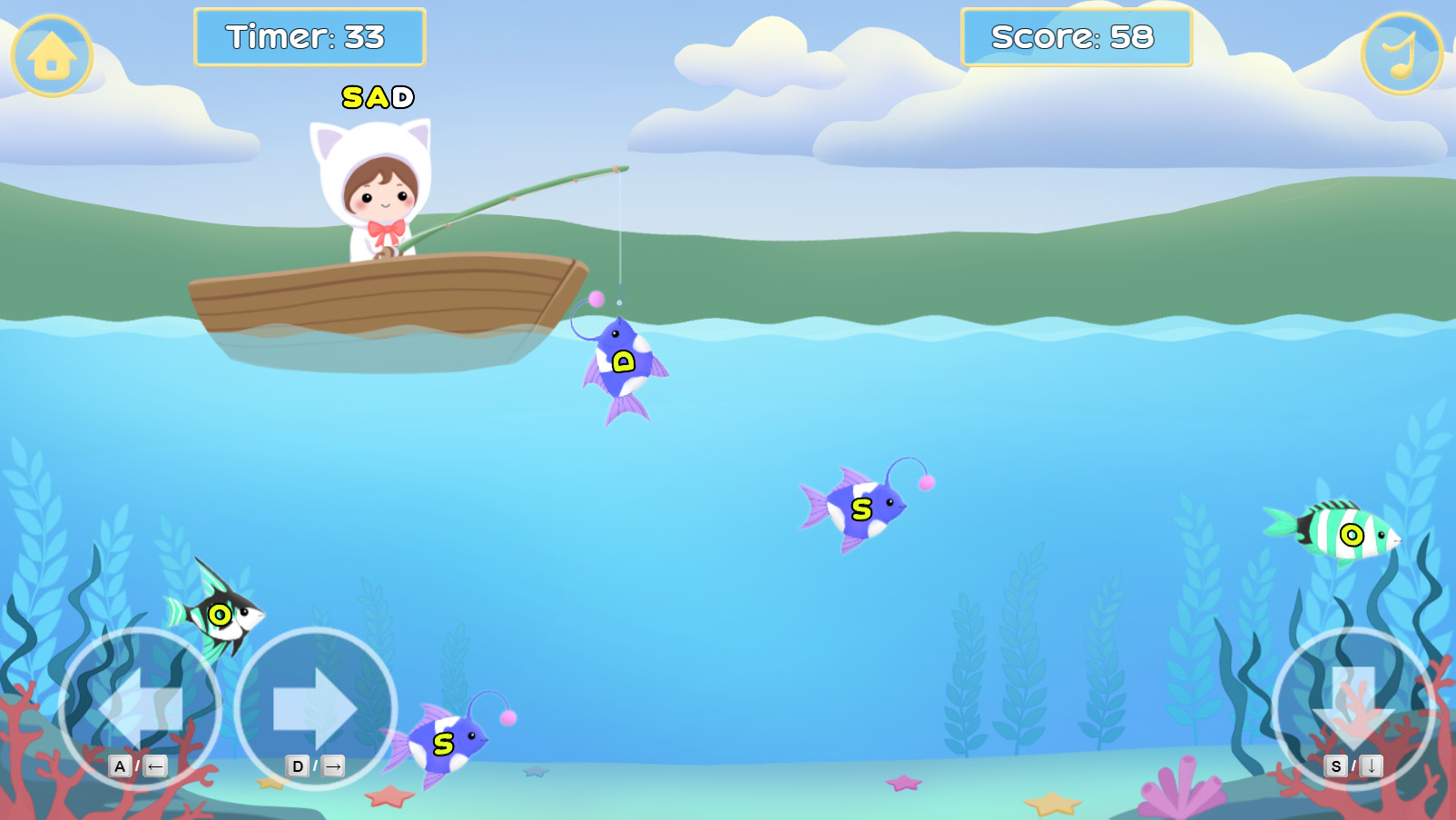
Task: Click the swimming fish labeled S mid-water
Action: coord(860,509)
